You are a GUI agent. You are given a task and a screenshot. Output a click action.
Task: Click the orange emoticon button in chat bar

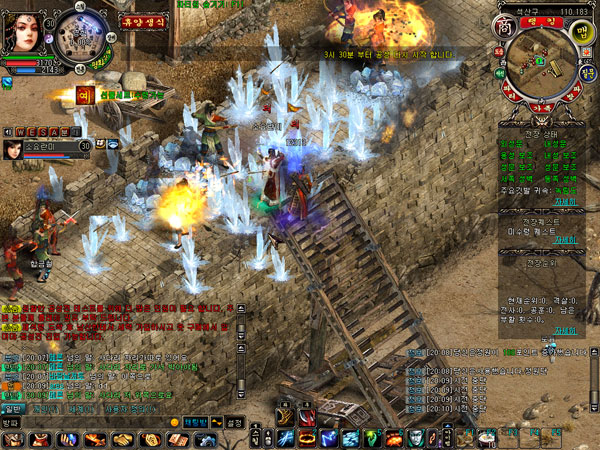point(174,423)
